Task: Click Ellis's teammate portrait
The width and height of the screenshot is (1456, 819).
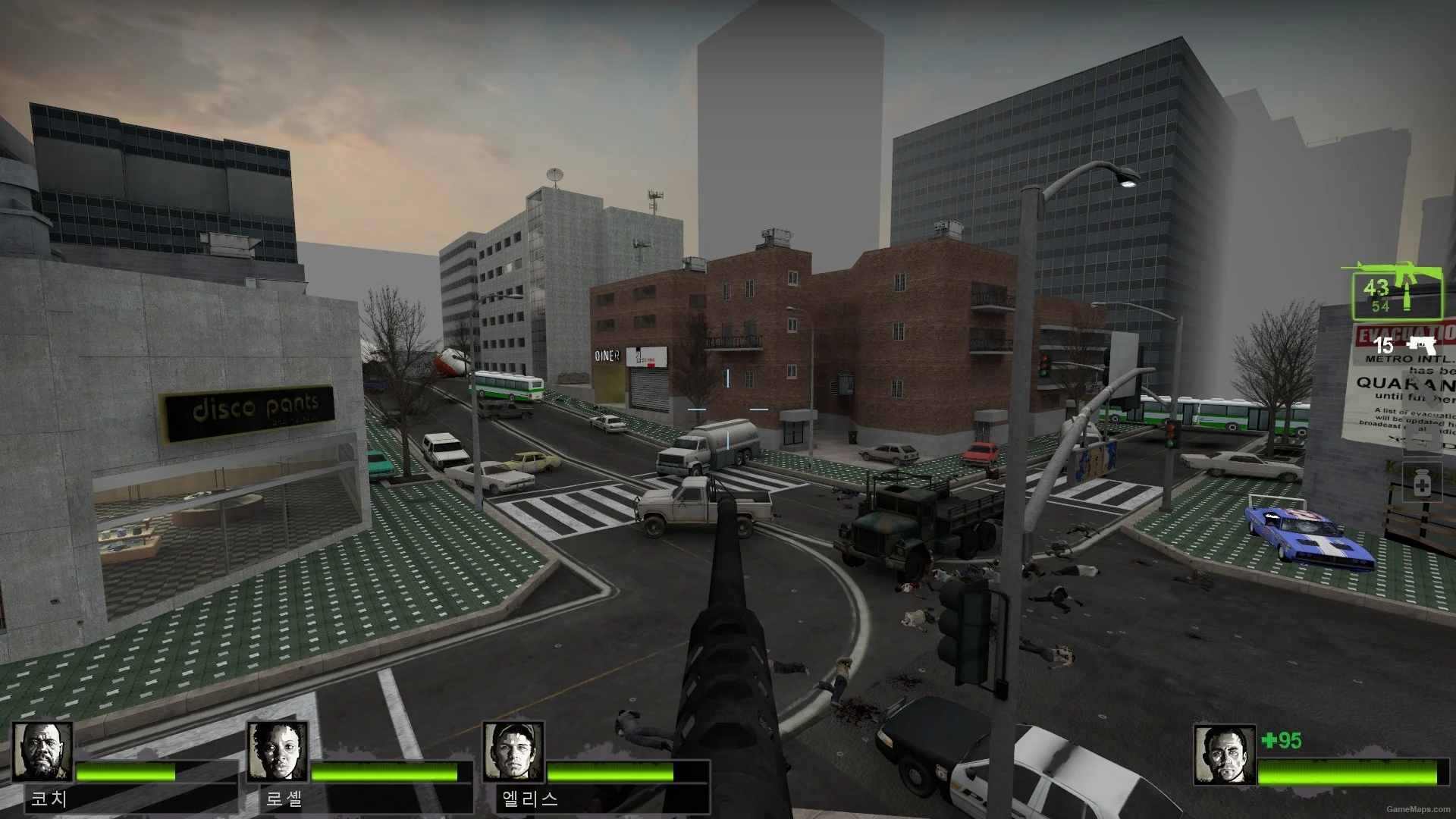Action: pyautogui.click(x=513, y=752)
